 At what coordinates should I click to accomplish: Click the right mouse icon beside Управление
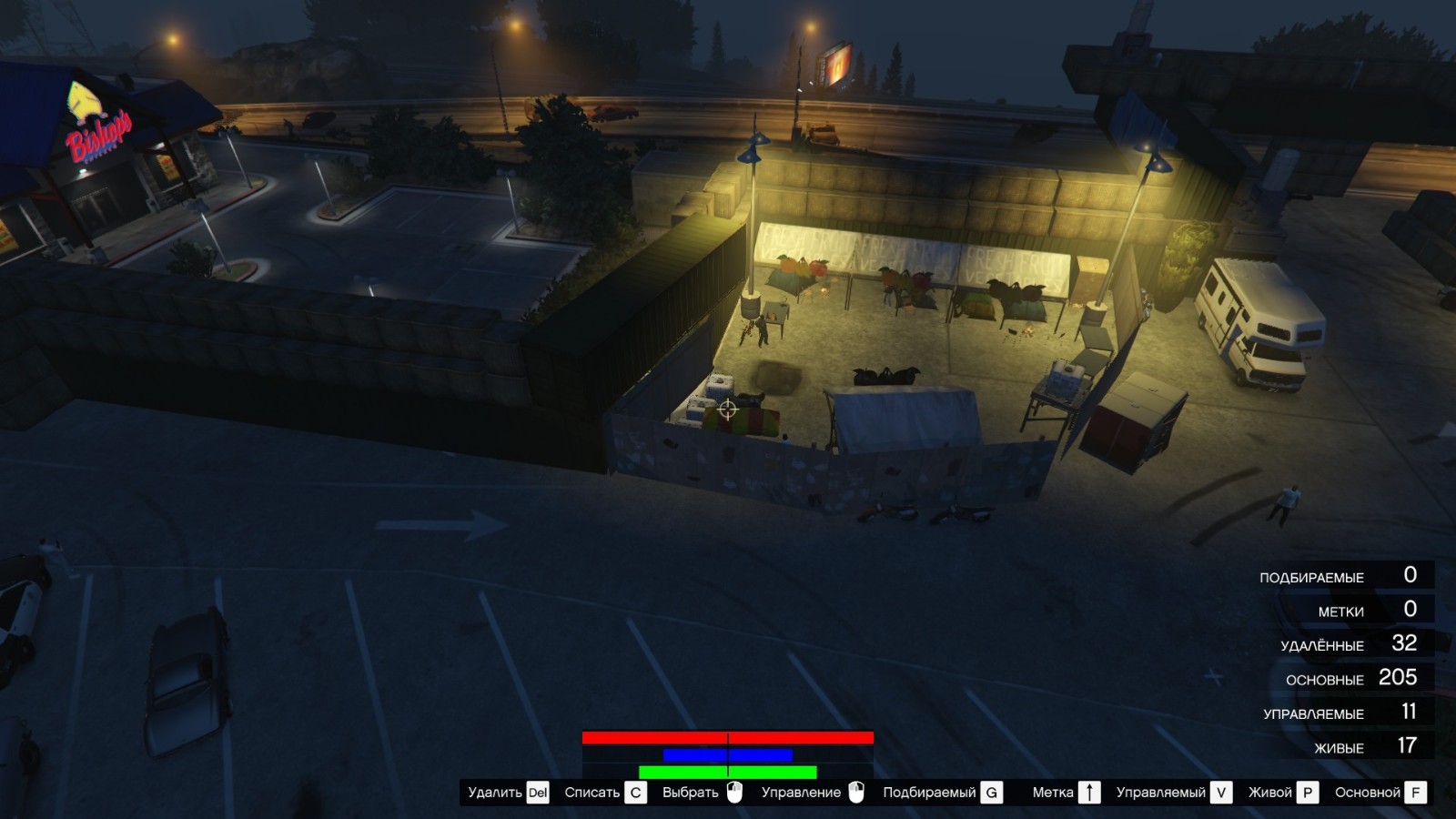(856, 792)
